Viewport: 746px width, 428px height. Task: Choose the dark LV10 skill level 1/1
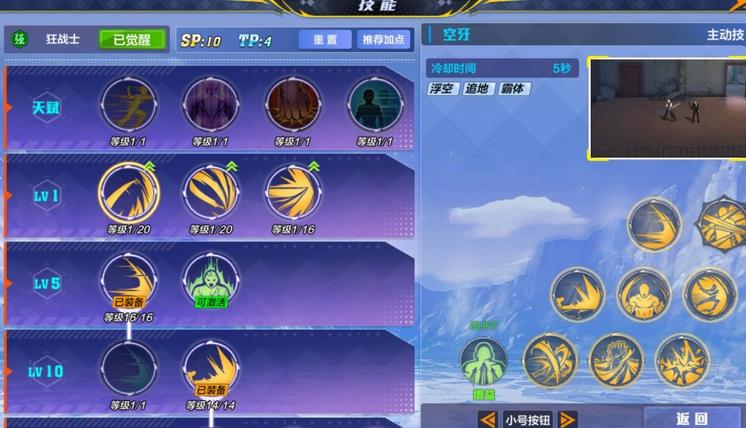(128, 366)
